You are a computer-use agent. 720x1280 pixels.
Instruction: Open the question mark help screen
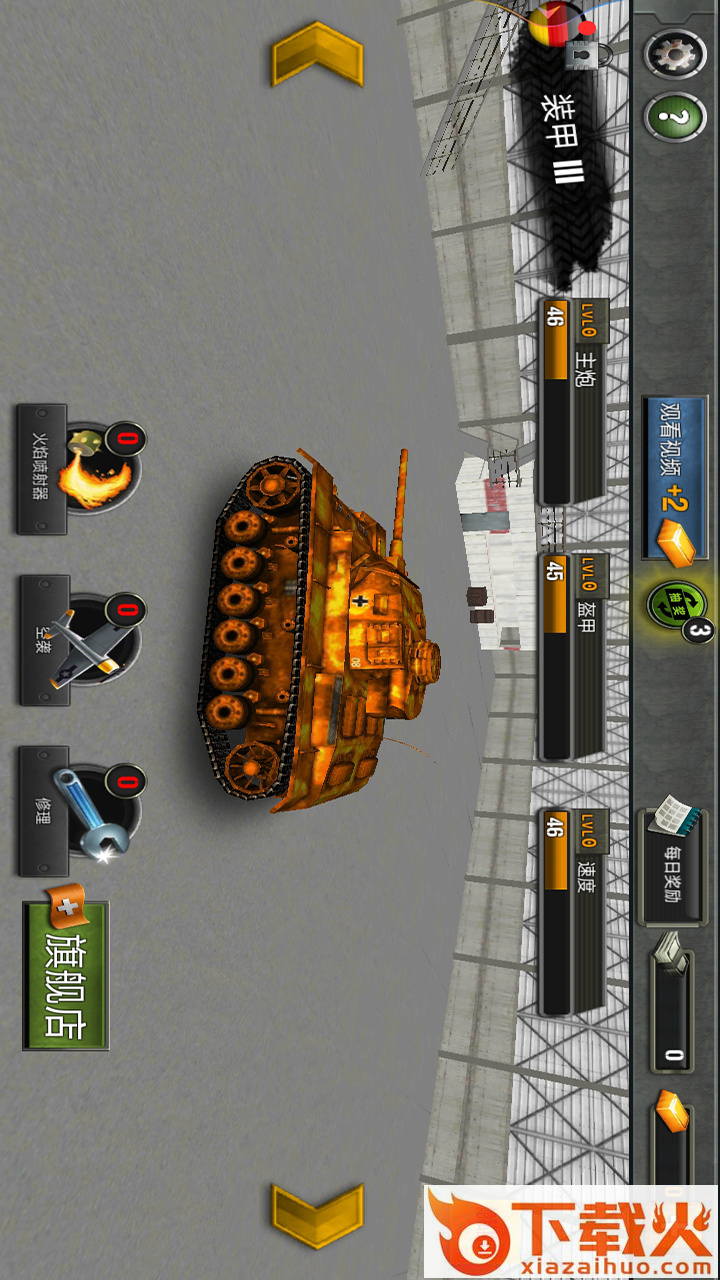click(x=675, y=118)
